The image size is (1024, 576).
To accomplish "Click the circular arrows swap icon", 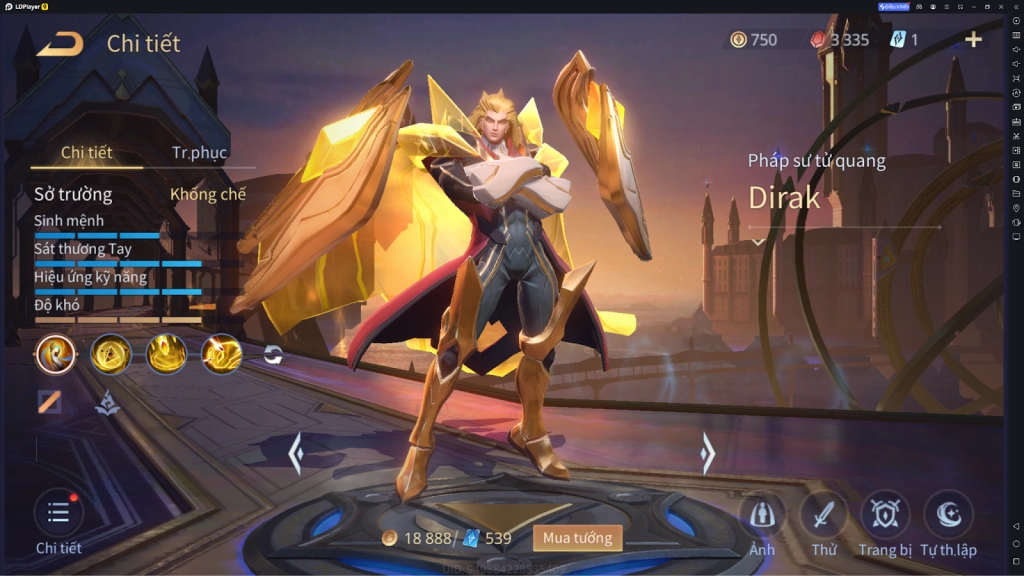I will tap(273, 354).
